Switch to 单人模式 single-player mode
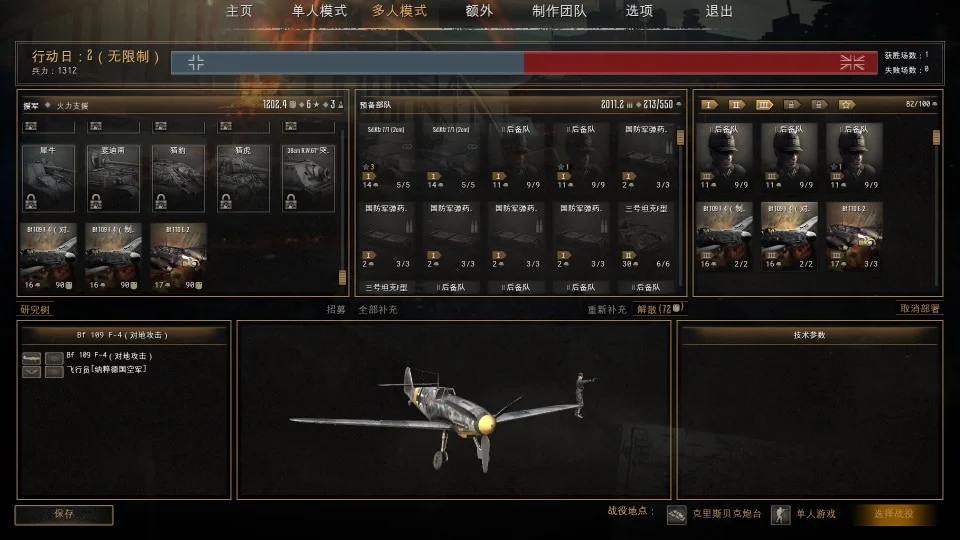 pos(319,11)
